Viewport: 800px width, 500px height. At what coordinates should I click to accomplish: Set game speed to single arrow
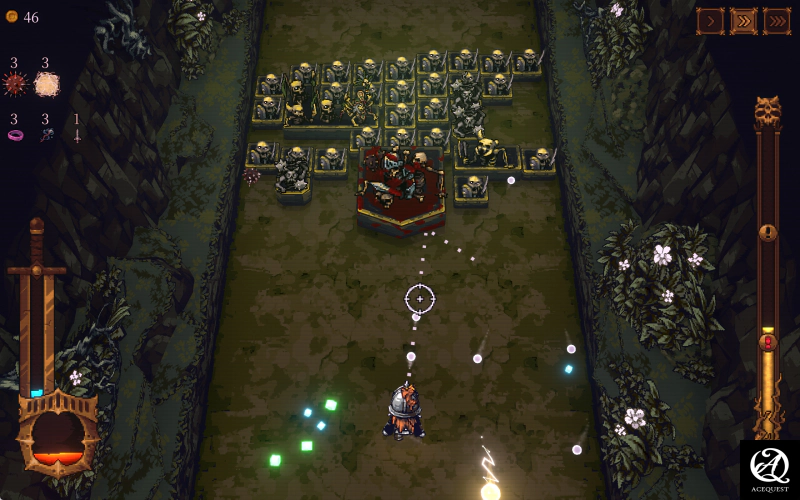pyautogui.click(x=710, y=20)
